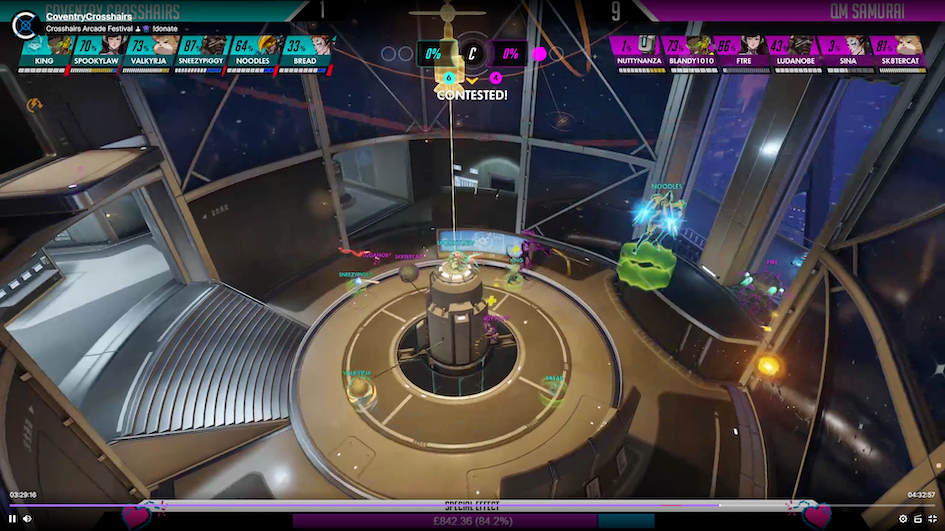Choose VALKYRJA in the team roster
This screenshot has width=945, height=531.
coord(149,51)
